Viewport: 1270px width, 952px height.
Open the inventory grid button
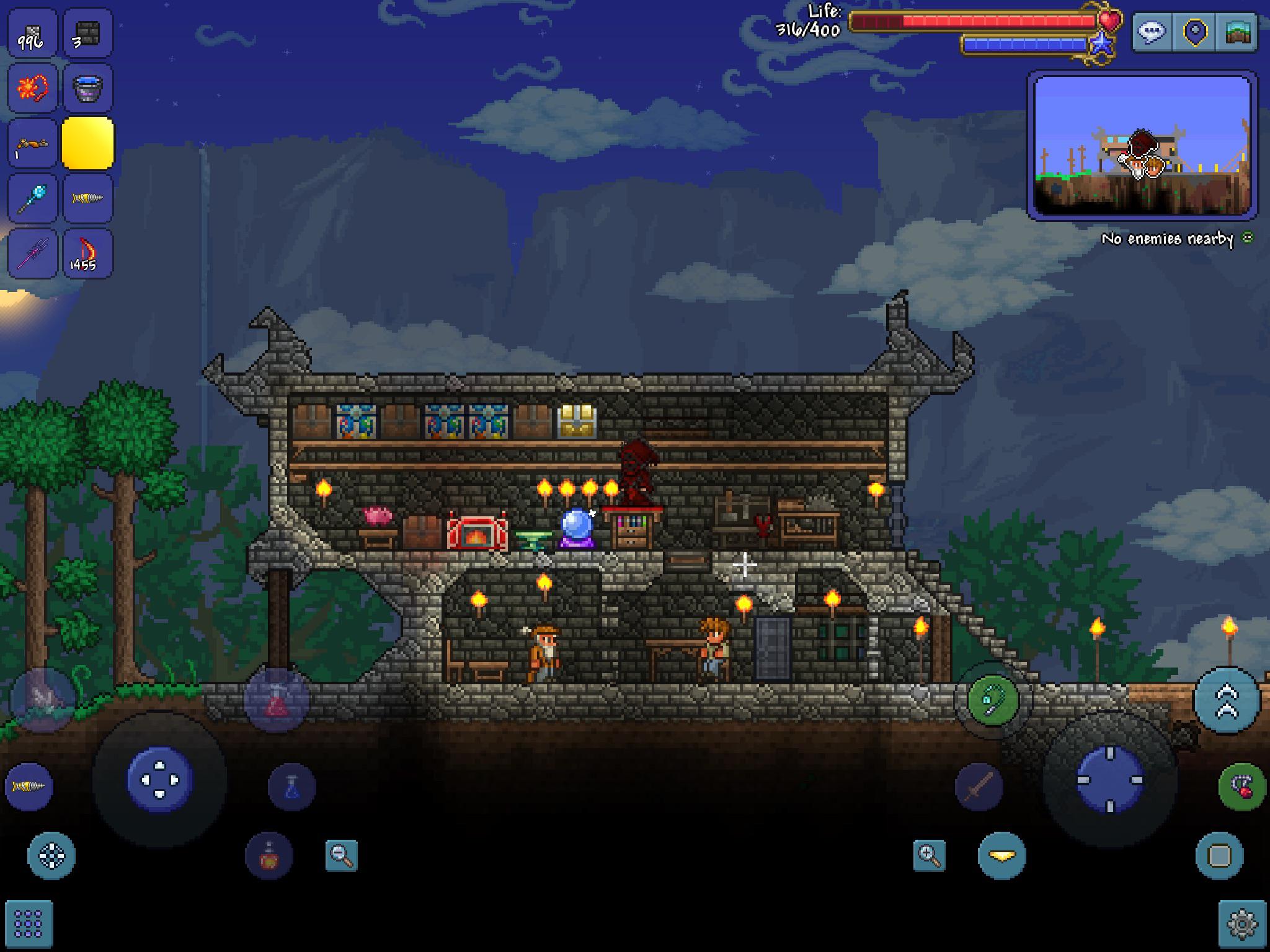click(29, 923)
